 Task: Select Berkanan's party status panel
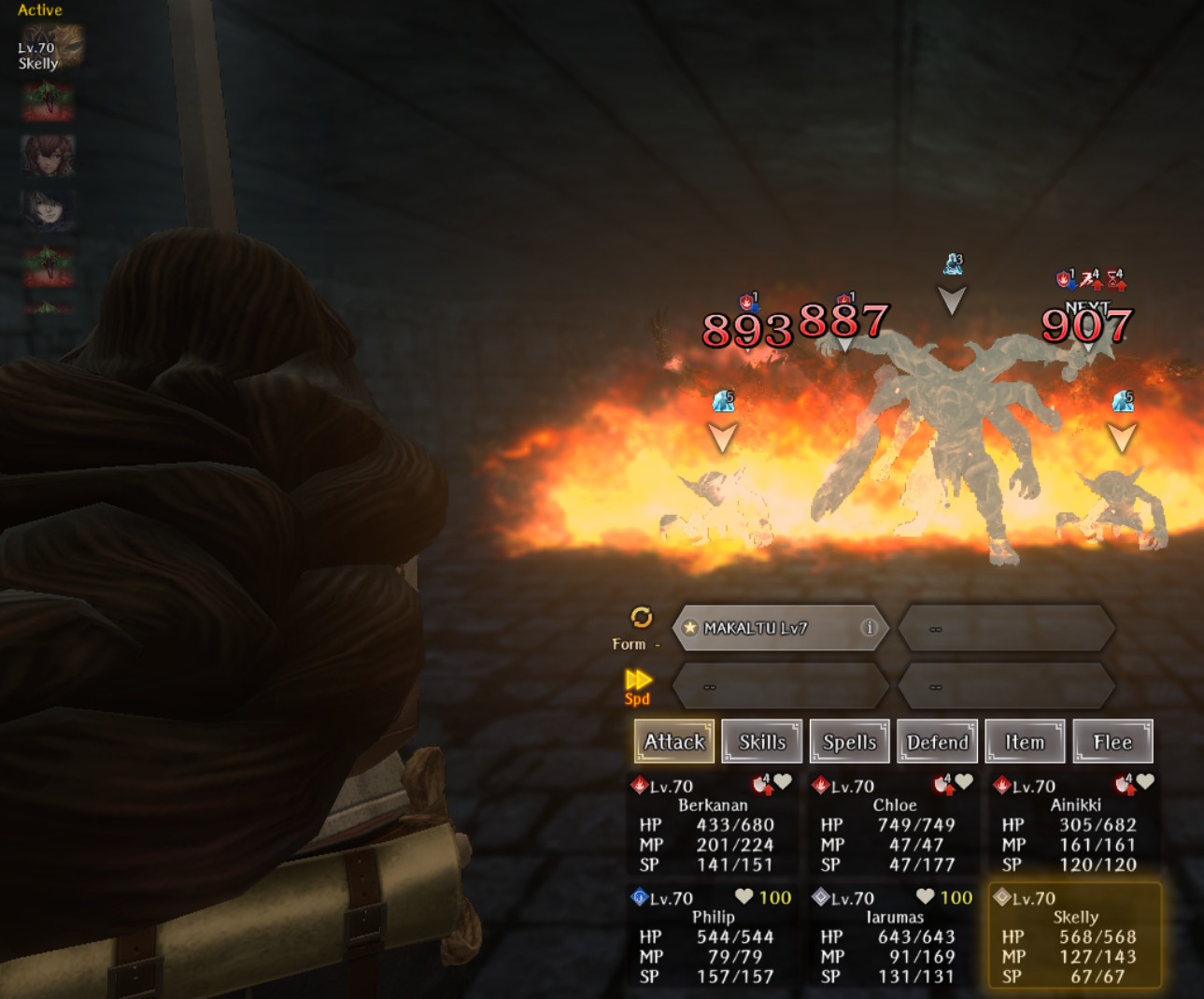pyautogui.click(x=712, y=825)
